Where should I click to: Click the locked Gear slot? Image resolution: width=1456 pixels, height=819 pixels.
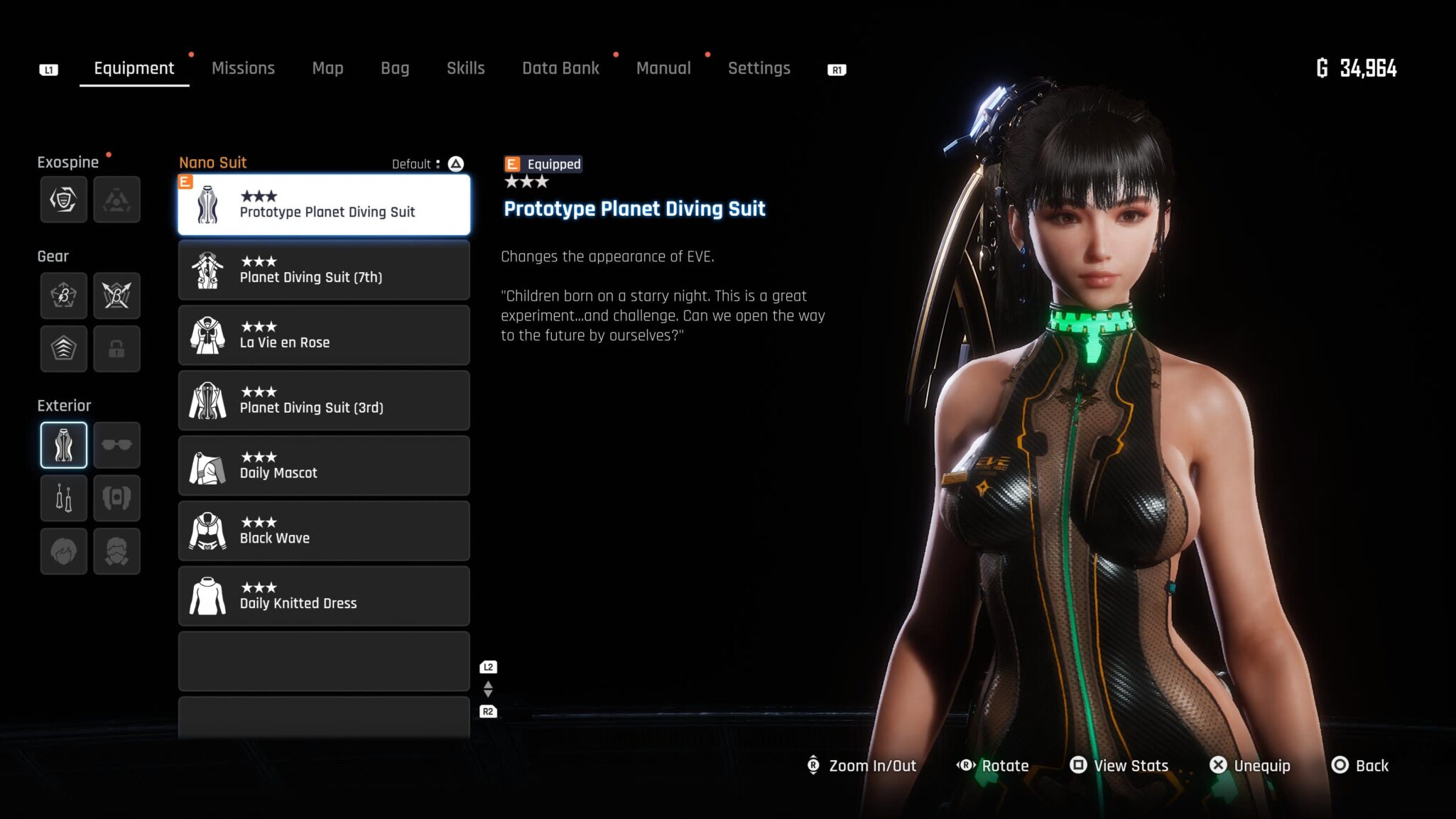pyautogui.click(x=116, y=349)
